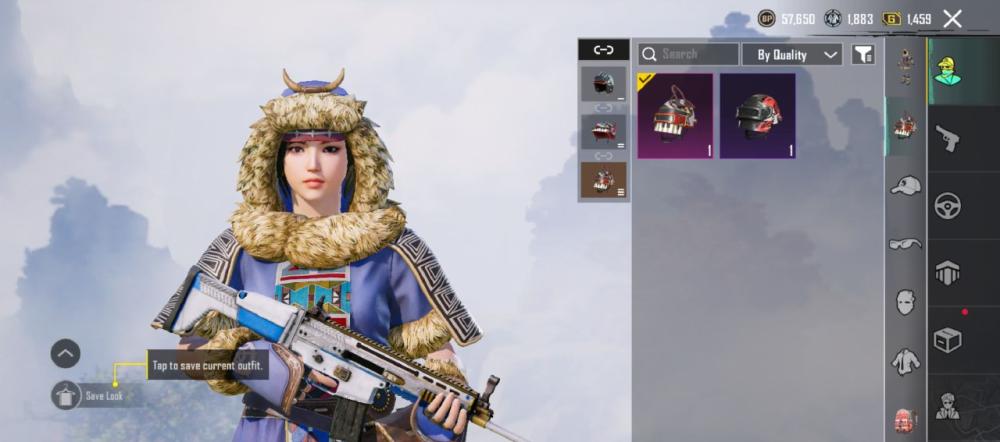
Task: Show the full outfit set category
Action: 906,65
